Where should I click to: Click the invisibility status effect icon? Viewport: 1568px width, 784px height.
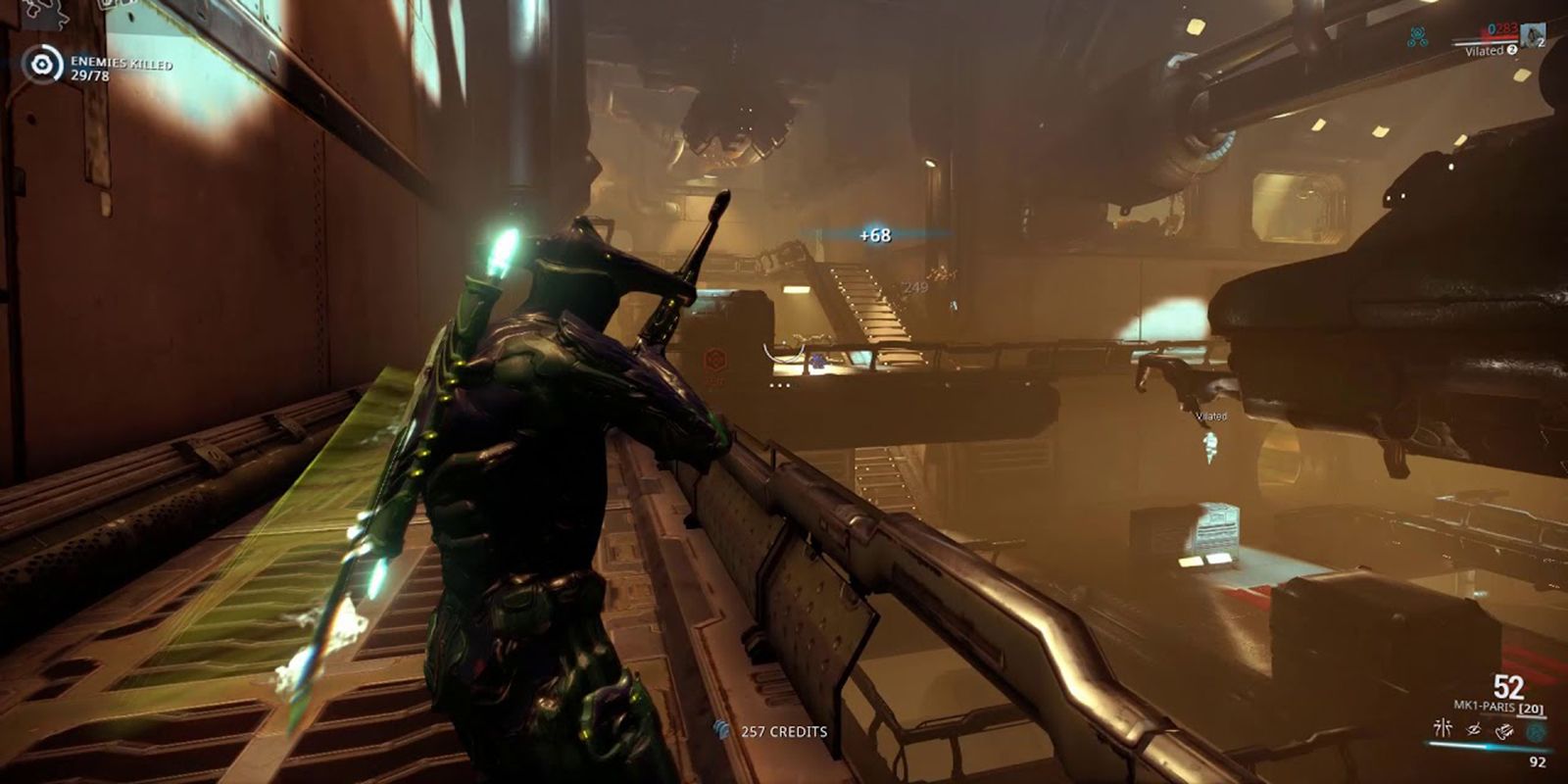[x=1473, y=729]
